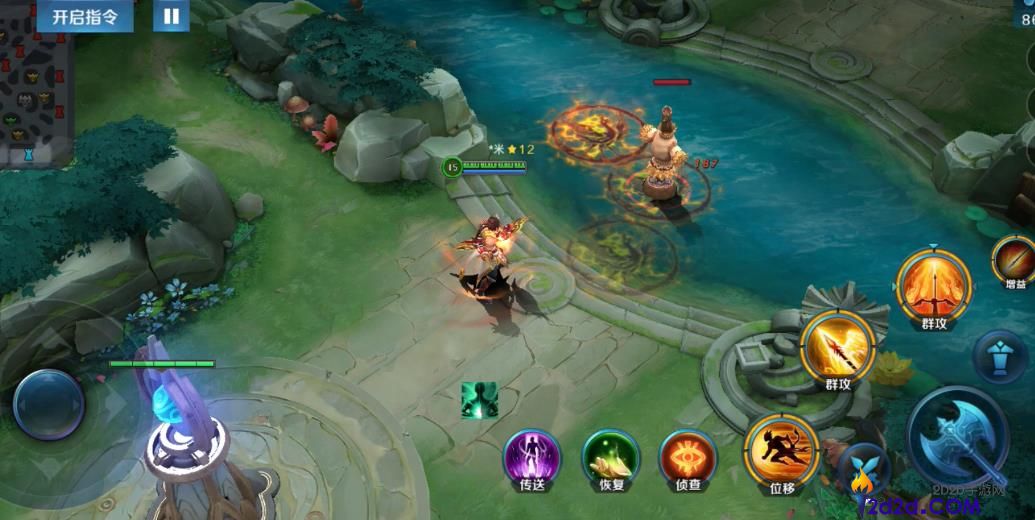Trigger the 侦查 scouting eye ability
The height and width of the screenshot is (520, 1035).
tap(687, 459)
